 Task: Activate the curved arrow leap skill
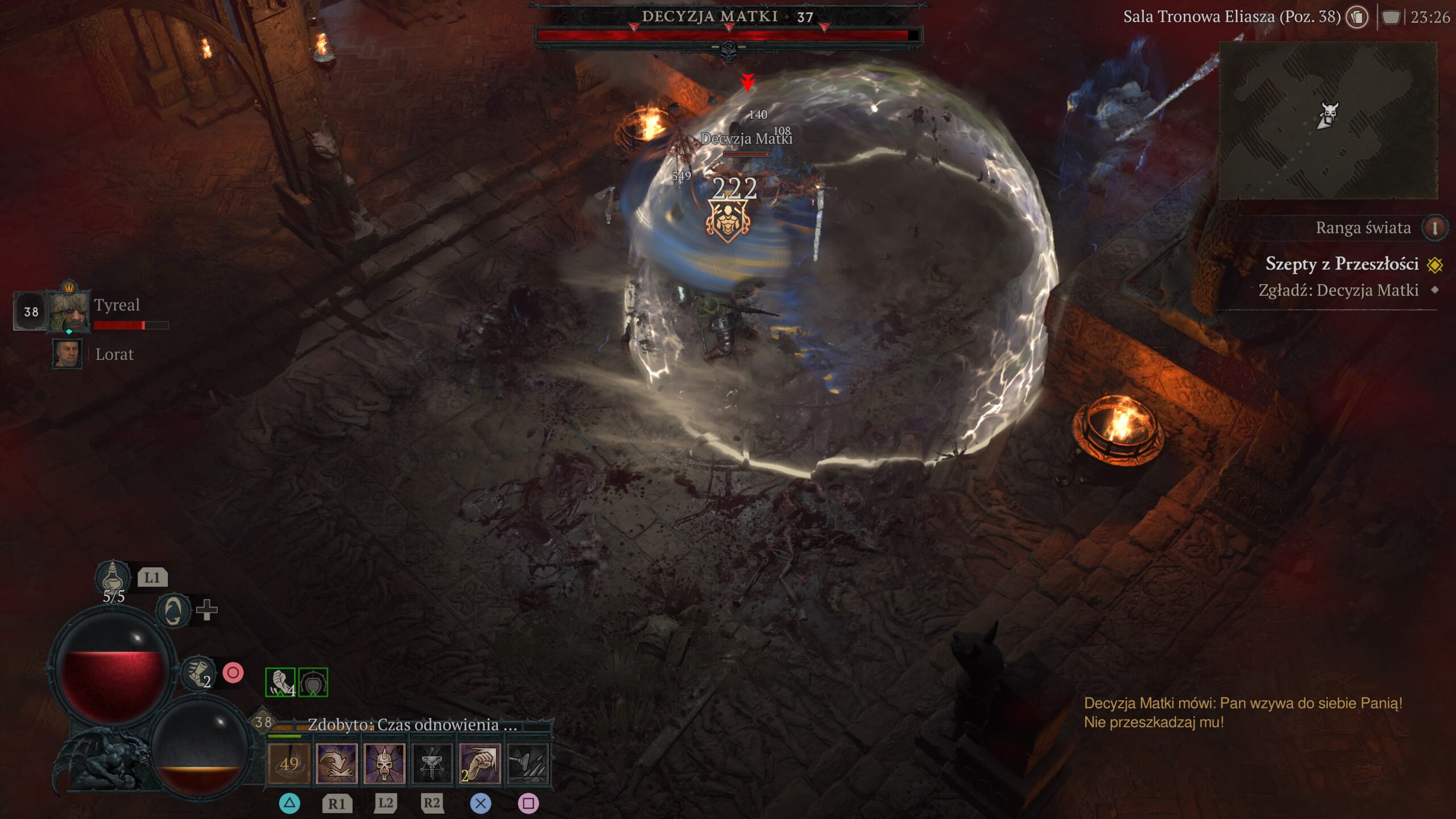point(337,763)
